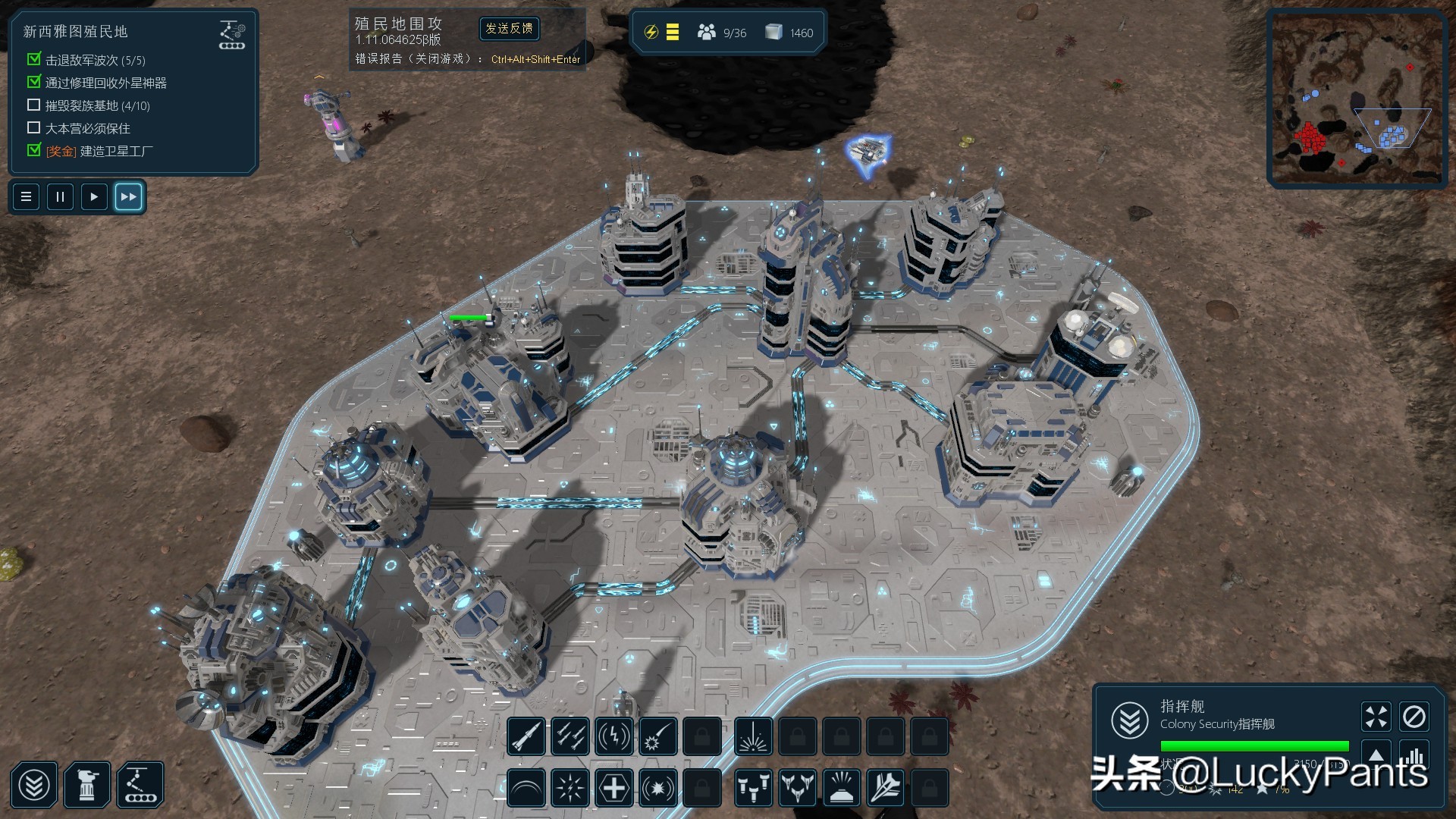
Task: Open the turret build category
Action: click(87, 786)
